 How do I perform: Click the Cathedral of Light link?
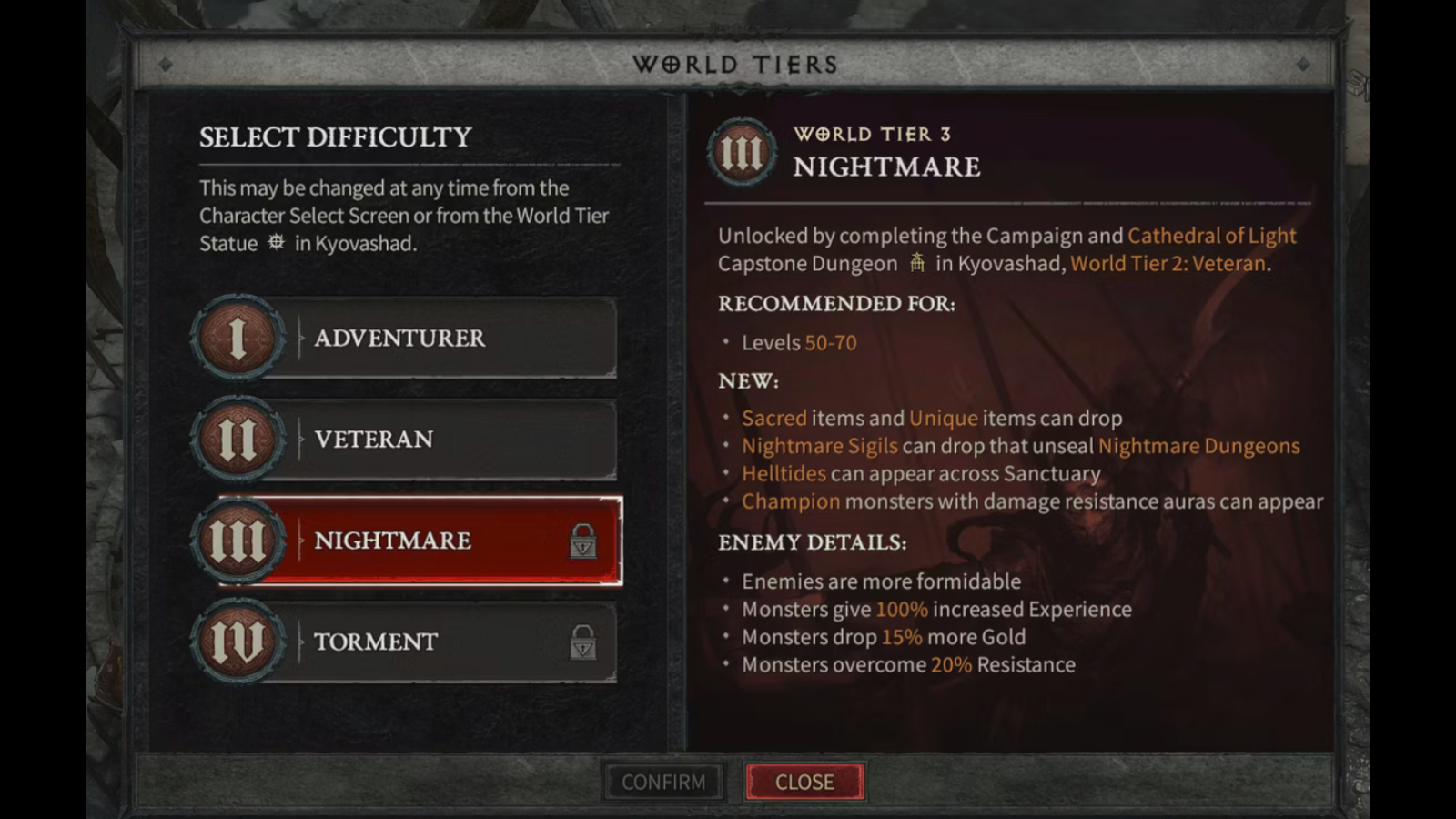(1211, 236)
